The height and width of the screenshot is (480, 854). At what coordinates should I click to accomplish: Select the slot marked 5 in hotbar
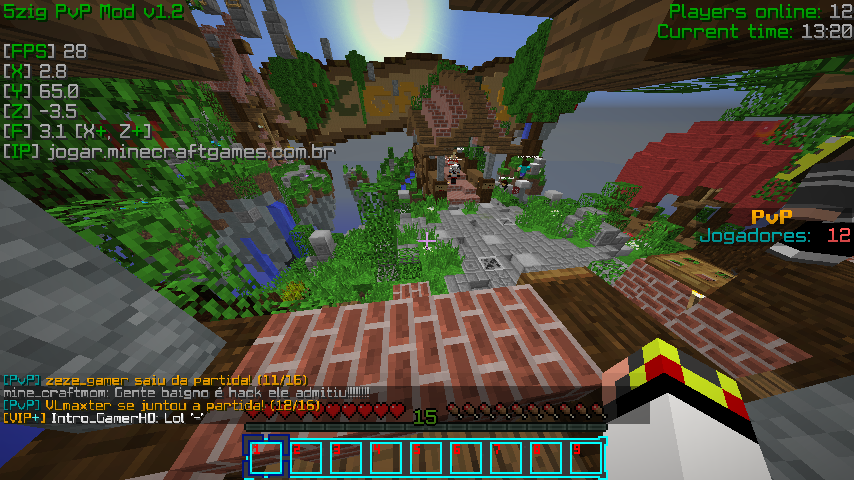pos(426,458)
